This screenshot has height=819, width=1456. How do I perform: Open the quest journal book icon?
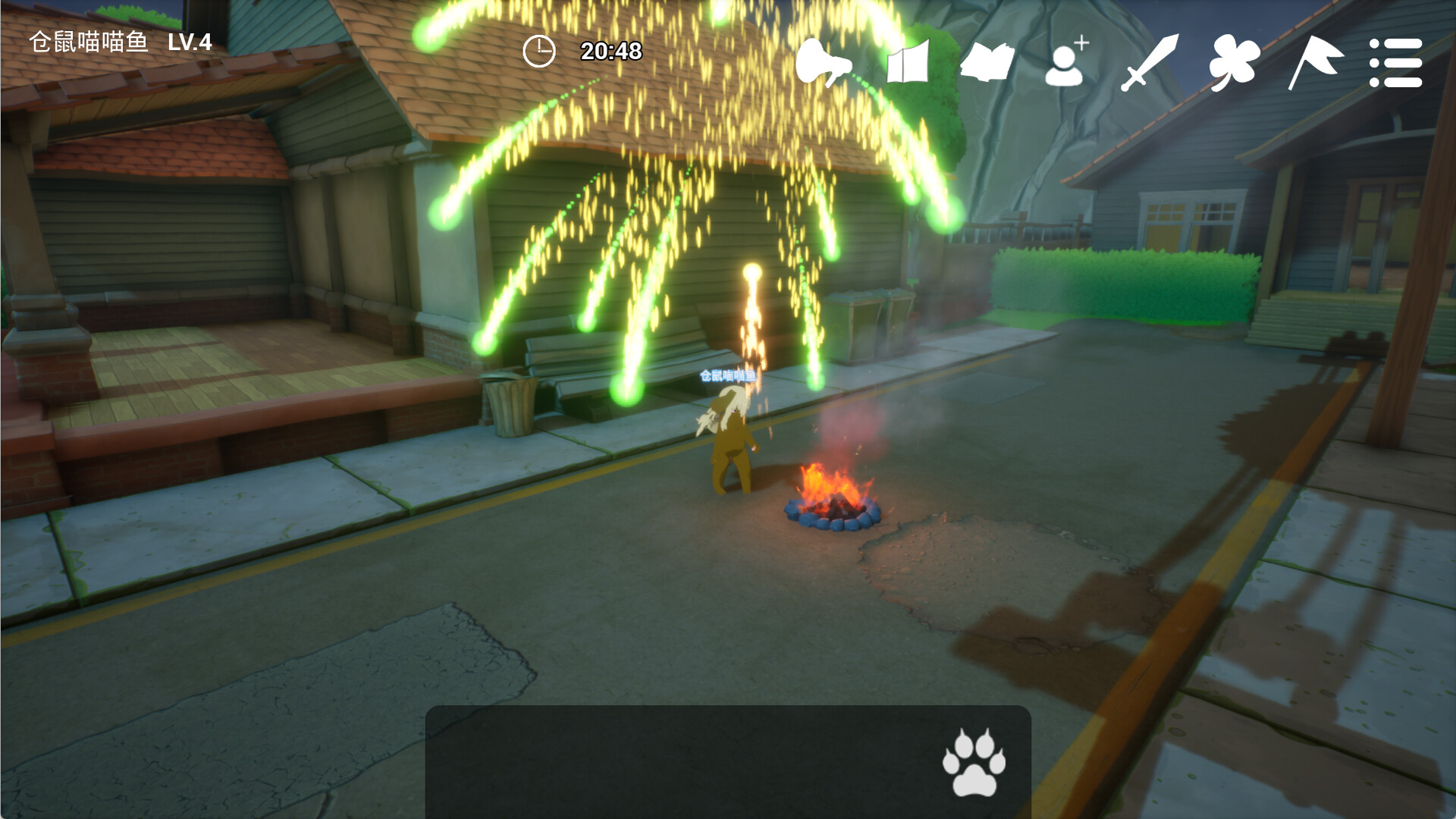990,63
